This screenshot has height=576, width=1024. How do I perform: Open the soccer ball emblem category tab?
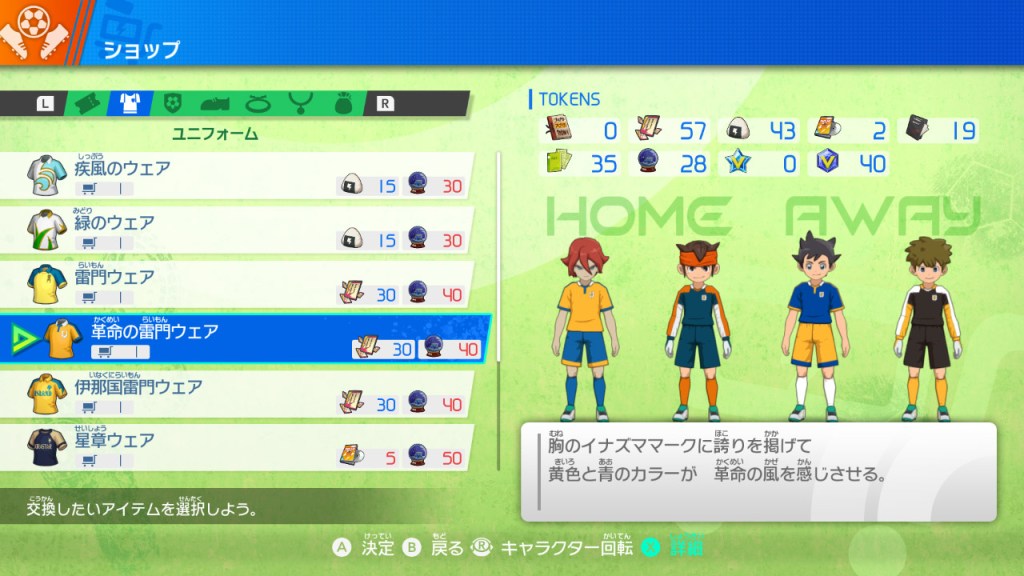click(x=172, y=102)
